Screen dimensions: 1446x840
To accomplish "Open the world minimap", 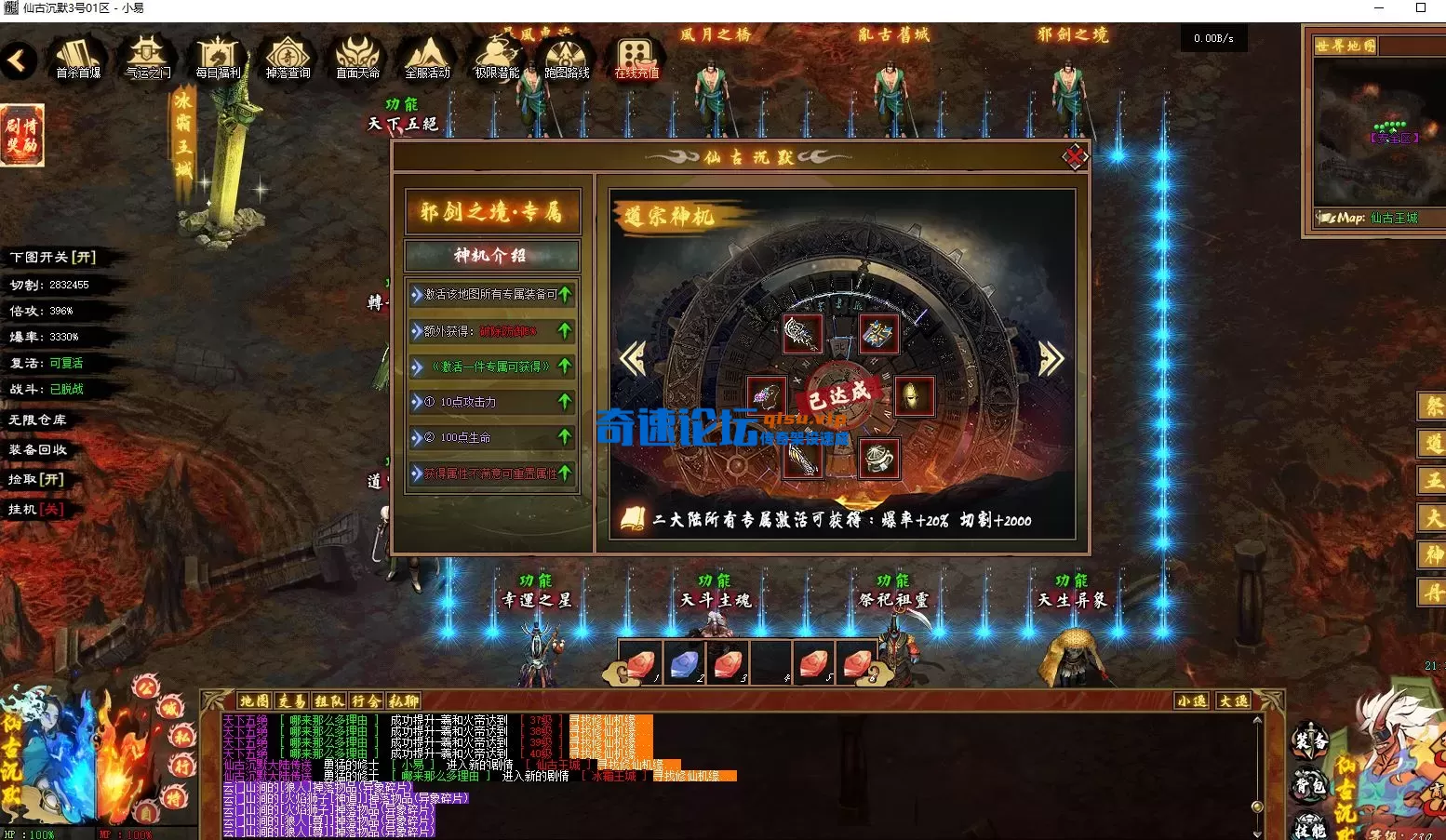I will point(1372,130).
